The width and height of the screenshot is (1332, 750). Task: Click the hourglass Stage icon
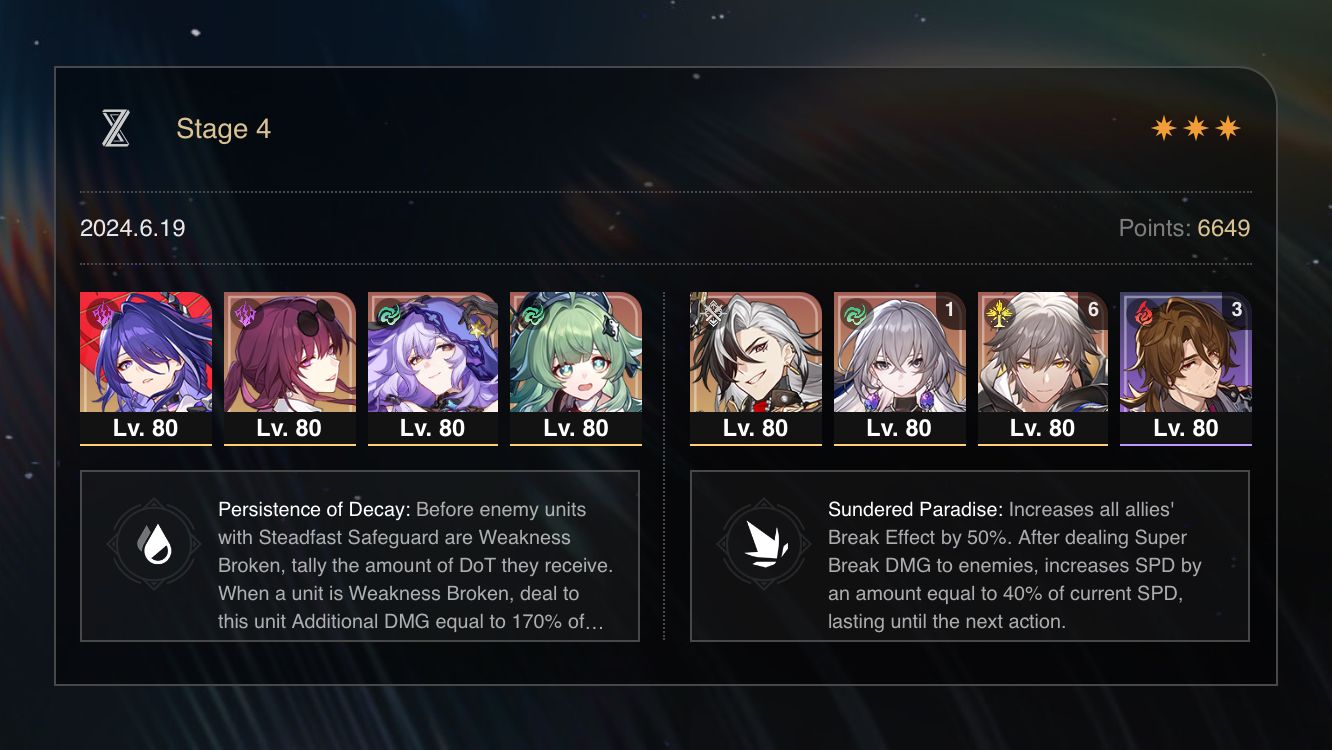pyautogui.click(x=117, y=127)
